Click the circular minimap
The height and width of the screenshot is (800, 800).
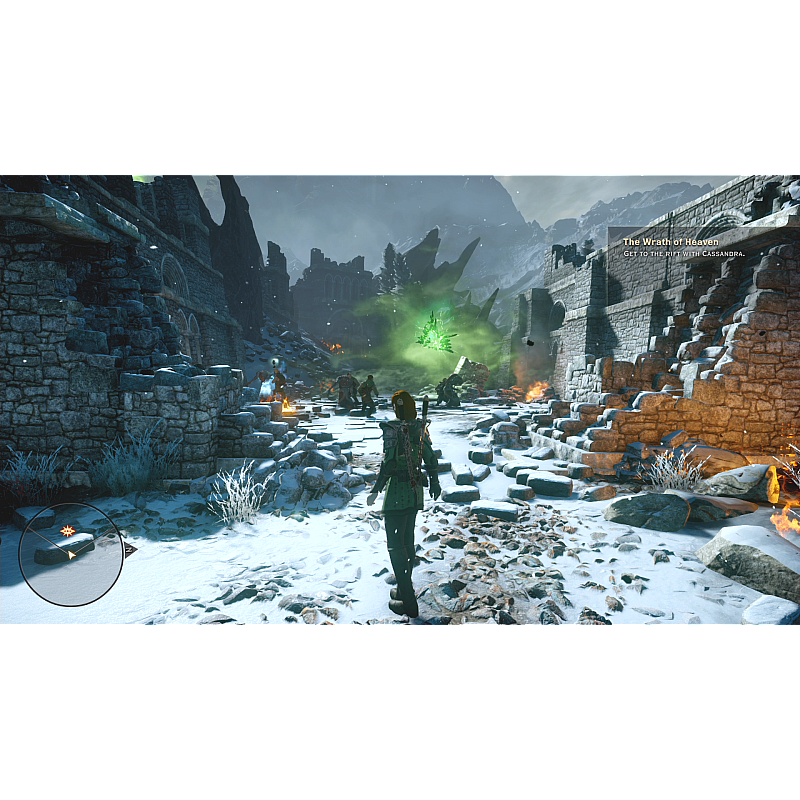coord(71,553)
